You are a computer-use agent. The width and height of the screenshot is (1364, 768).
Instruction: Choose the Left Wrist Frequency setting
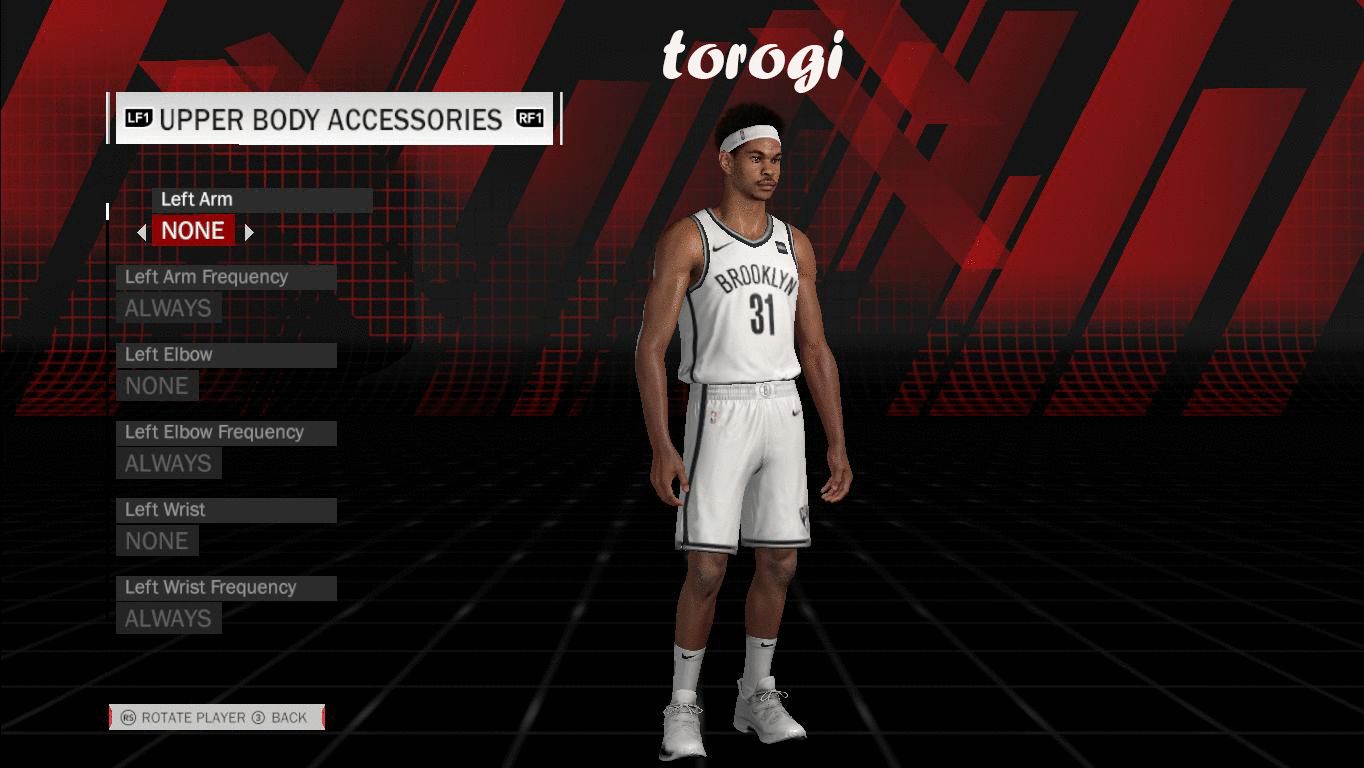tap(226, 587)
